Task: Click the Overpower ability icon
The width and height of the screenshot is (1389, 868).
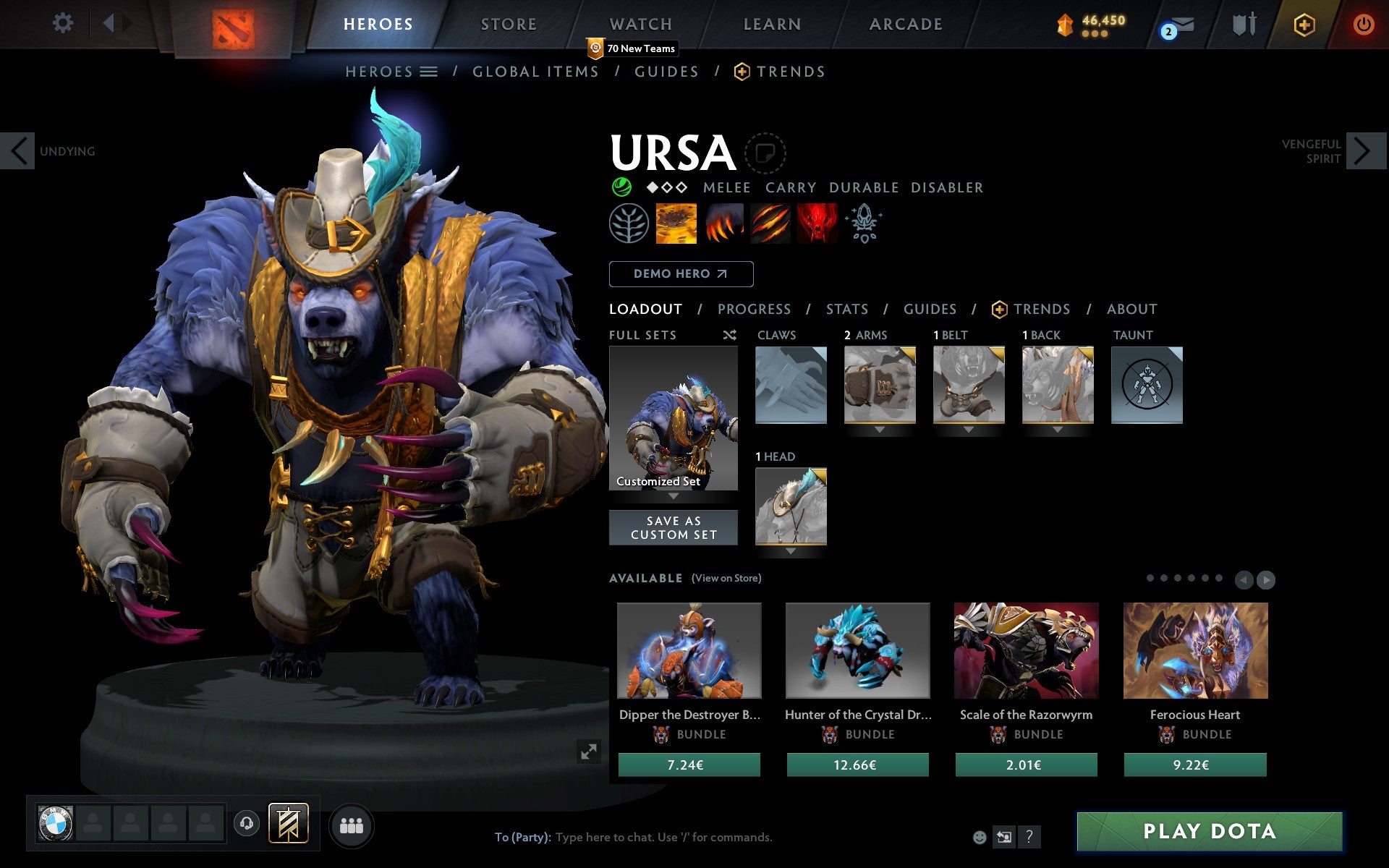Action: click(723, 224)
